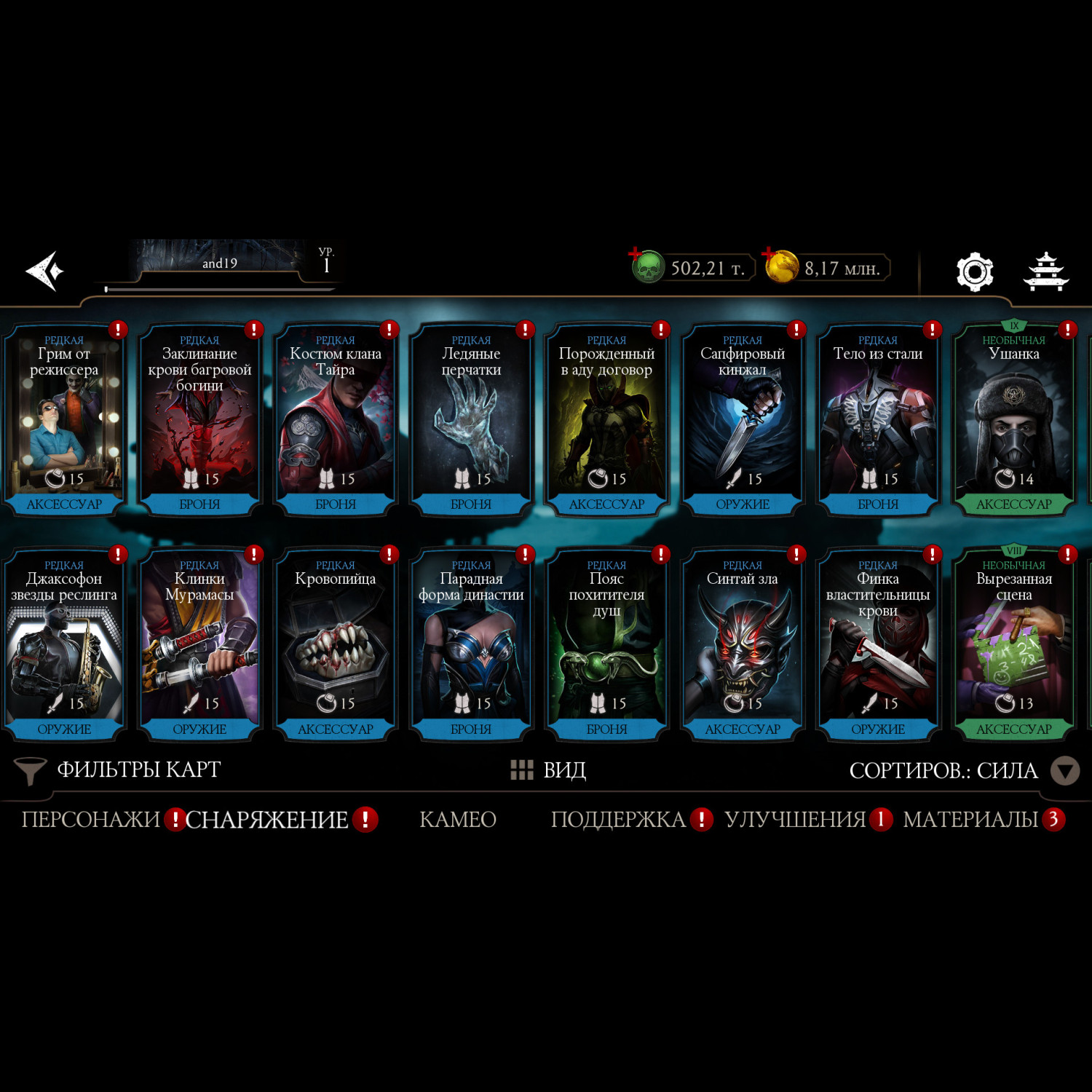Open the Поддержка tab
Image resolution: width=1092 pixels, height=1092 pixels.
[618, 820]
